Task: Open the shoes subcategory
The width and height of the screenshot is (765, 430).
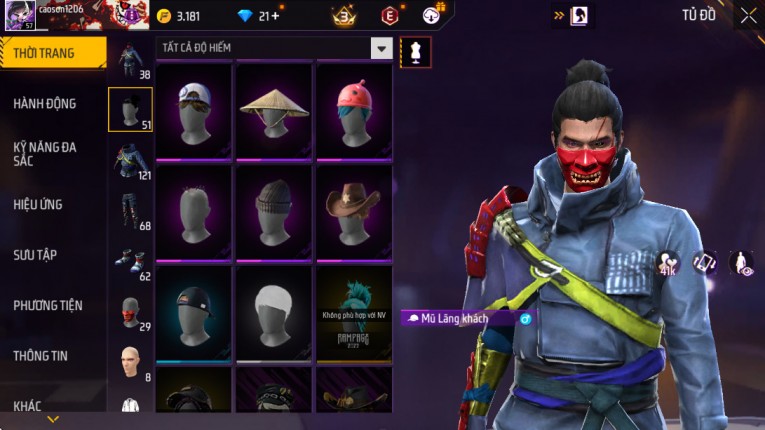Action: [x=130, y=262]
